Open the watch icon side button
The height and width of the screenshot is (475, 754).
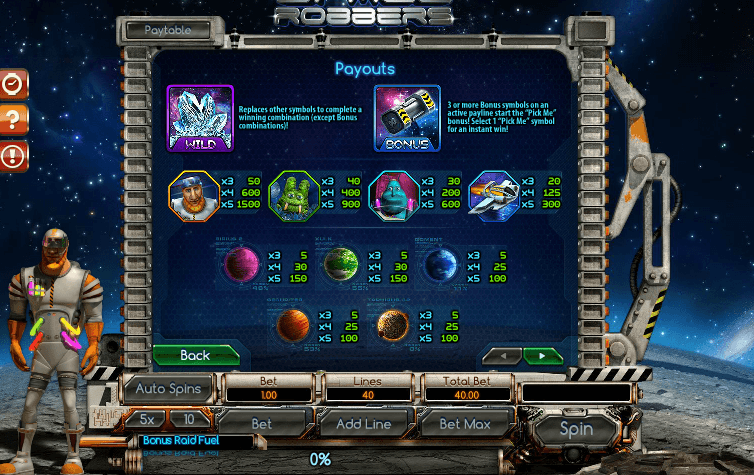12,85
